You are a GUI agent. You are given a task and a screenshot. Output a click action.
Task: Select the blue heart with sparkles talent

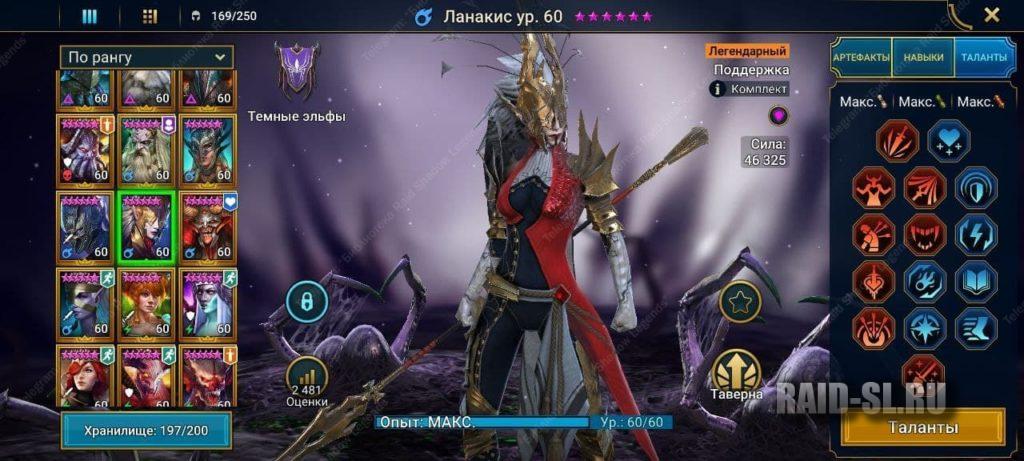pyautogui.click(x=948, y=140)
